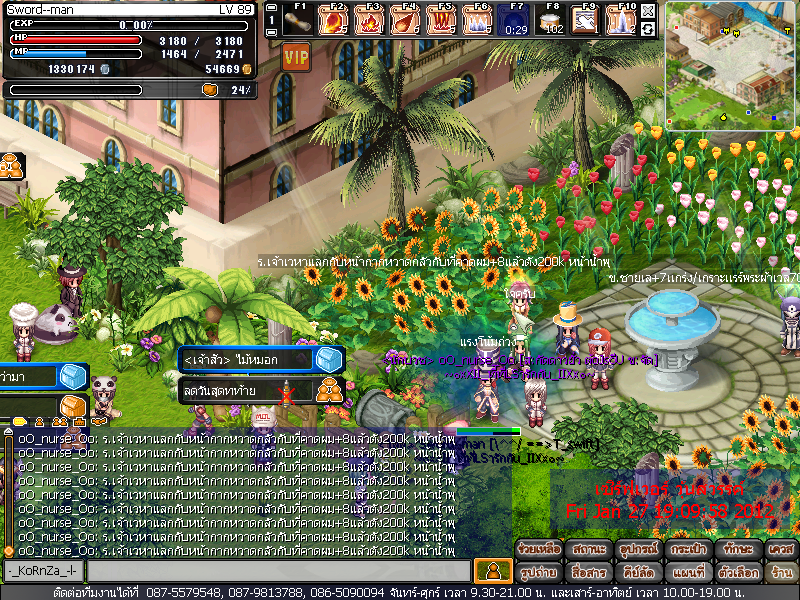Open the อุปกรณ์ (Equipment) window
800x600 pixels.
637,550
